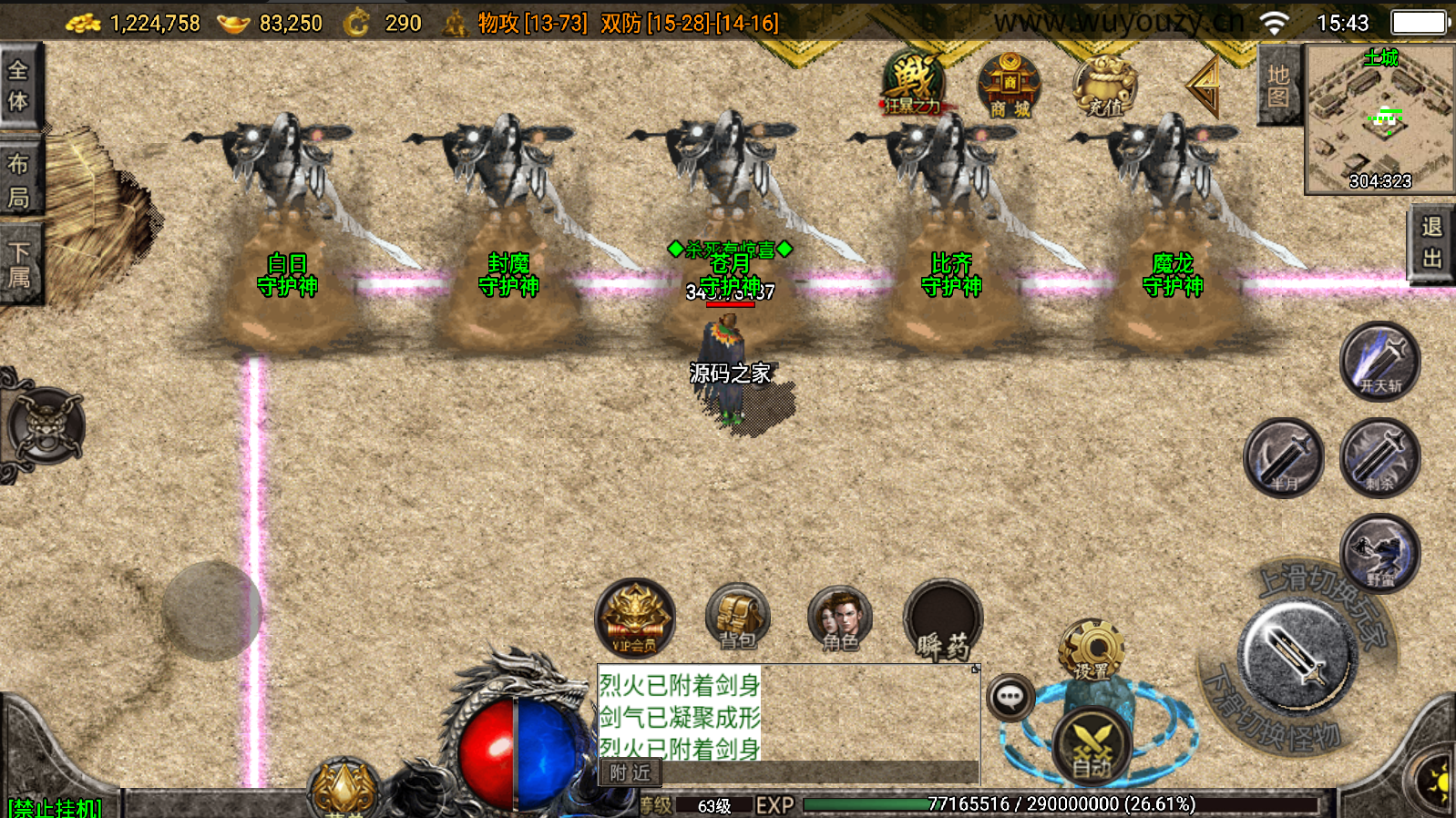
Task: Toggle 自动 auto-battle mode
Action: click(x=1092, y=747)
